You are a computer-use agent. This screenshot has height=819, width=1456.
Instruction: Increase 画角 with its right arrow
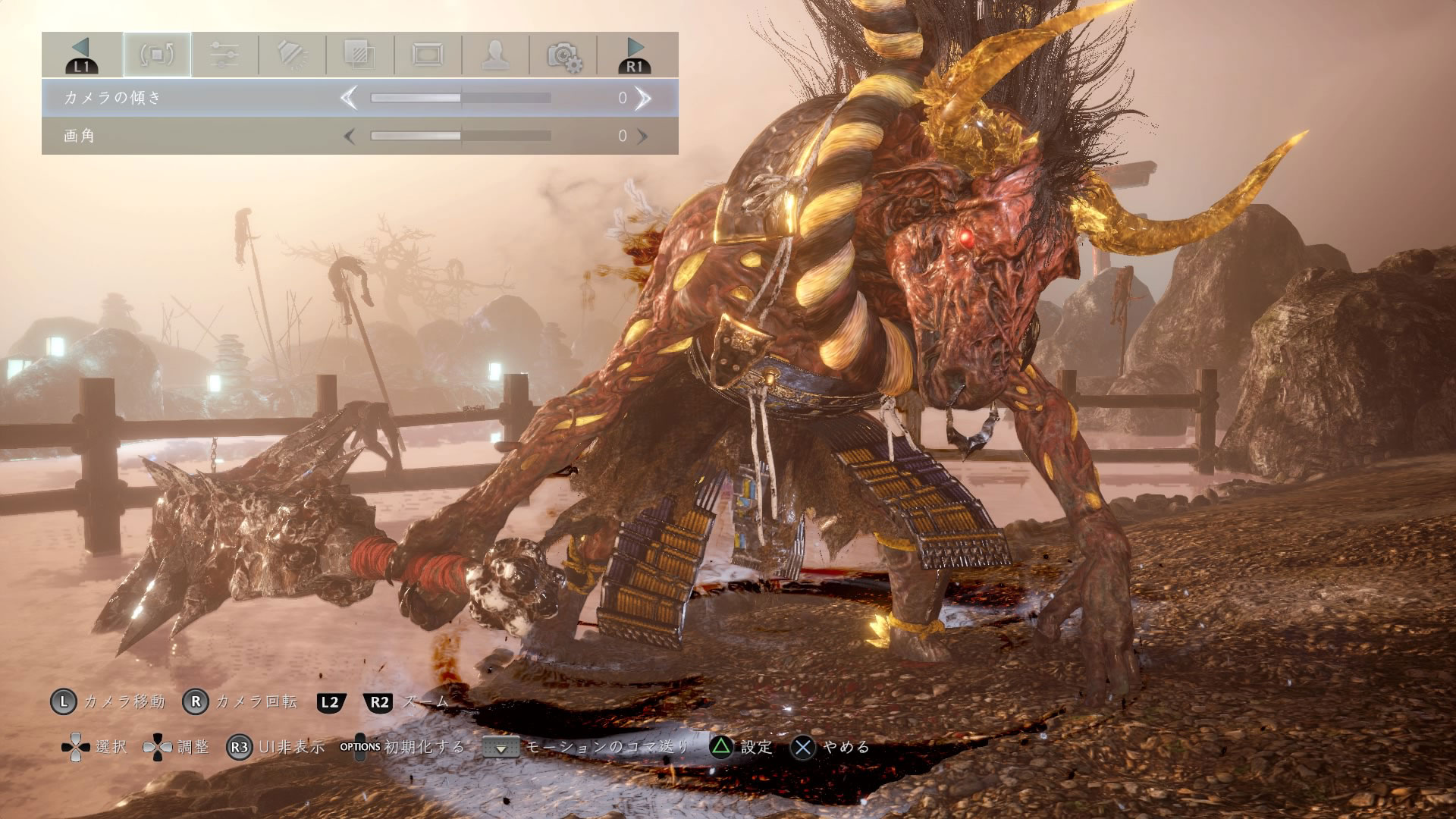642,136
